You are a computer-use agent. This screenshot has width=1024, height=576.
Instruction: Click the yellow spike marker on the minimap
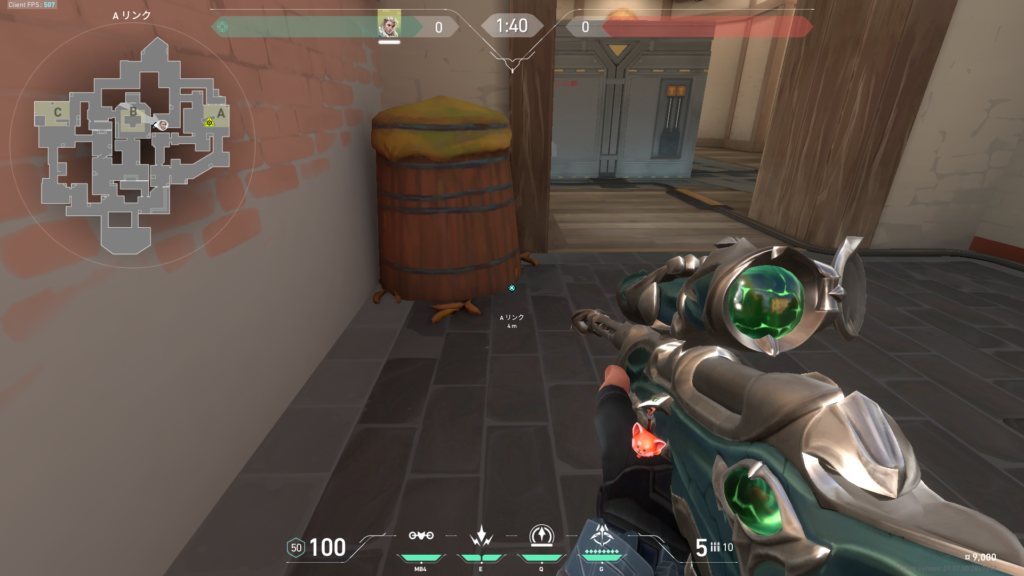coord(209,122)
